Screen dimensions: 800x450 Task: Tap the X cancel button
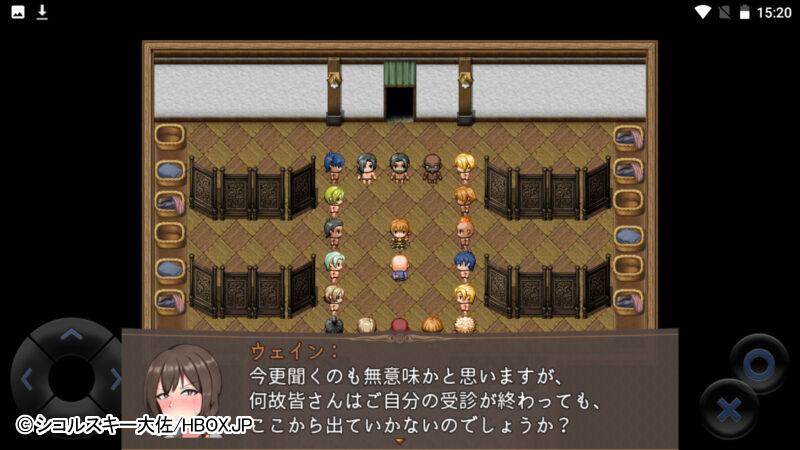point(729,410)
